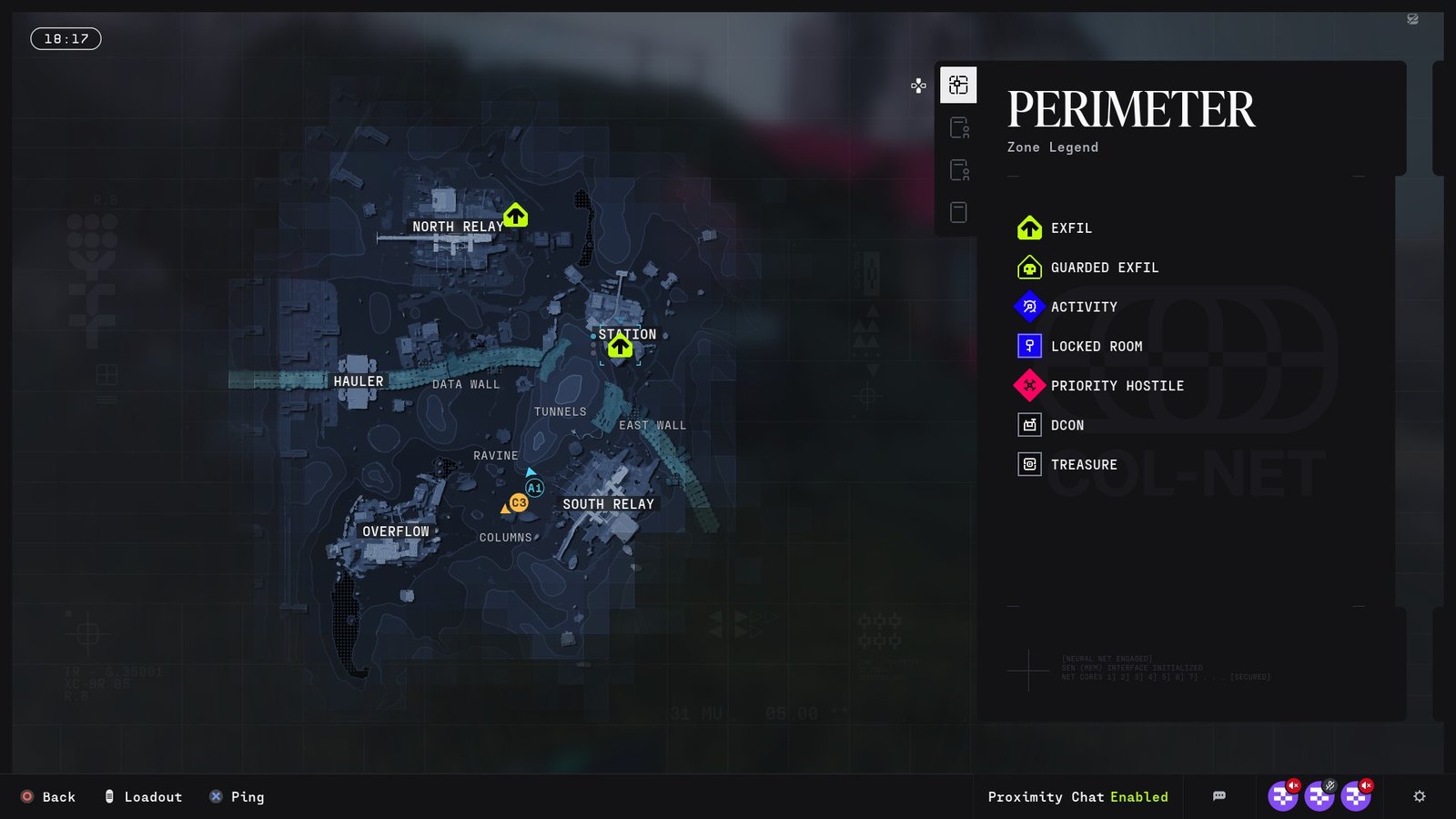This screenshot has height=819, width=1456.
Task: Open the plain document tab icon
Action: [x=958, y=212]
